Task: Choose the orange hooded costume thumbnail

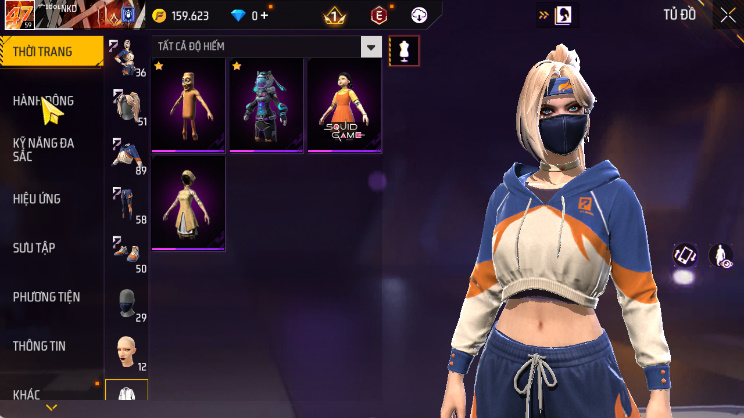Action: point(188,105)
